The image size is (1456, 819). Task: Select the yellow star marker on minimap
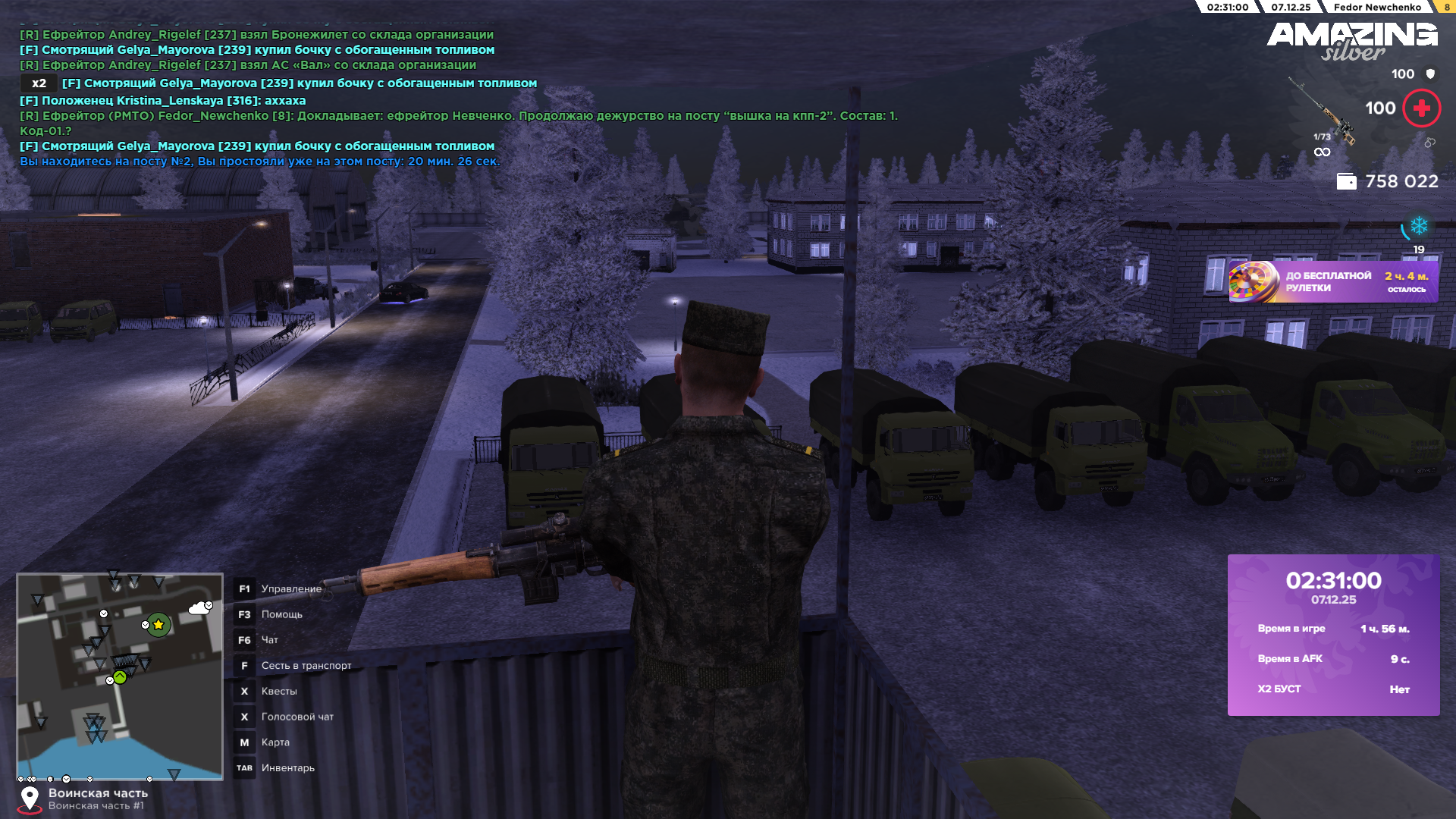pos(158,625)
